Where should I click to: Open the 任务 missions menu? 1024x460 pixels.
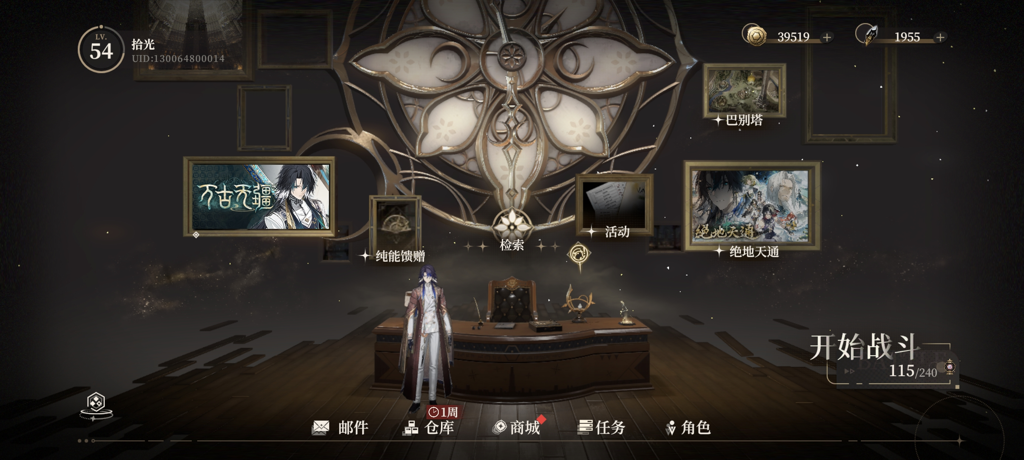pyautogui.click(x=602, y=428)
